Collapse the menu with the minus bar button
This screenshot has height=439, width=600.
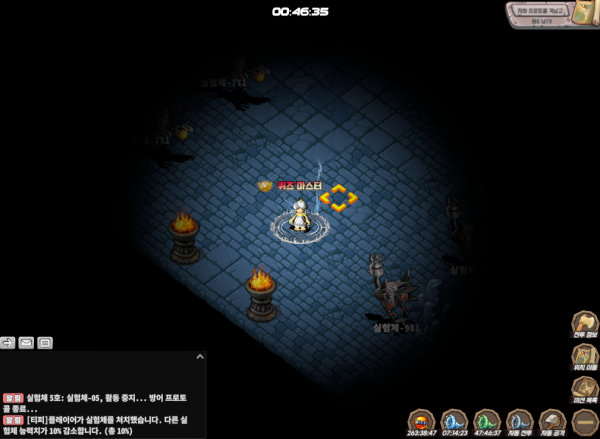pos(584,423)
